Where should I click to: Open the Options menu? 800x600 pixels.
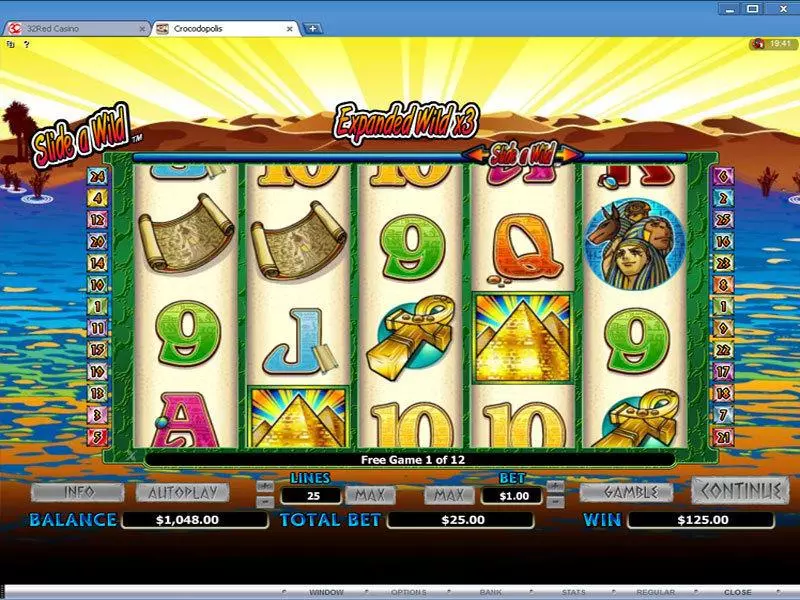(408, 592)
